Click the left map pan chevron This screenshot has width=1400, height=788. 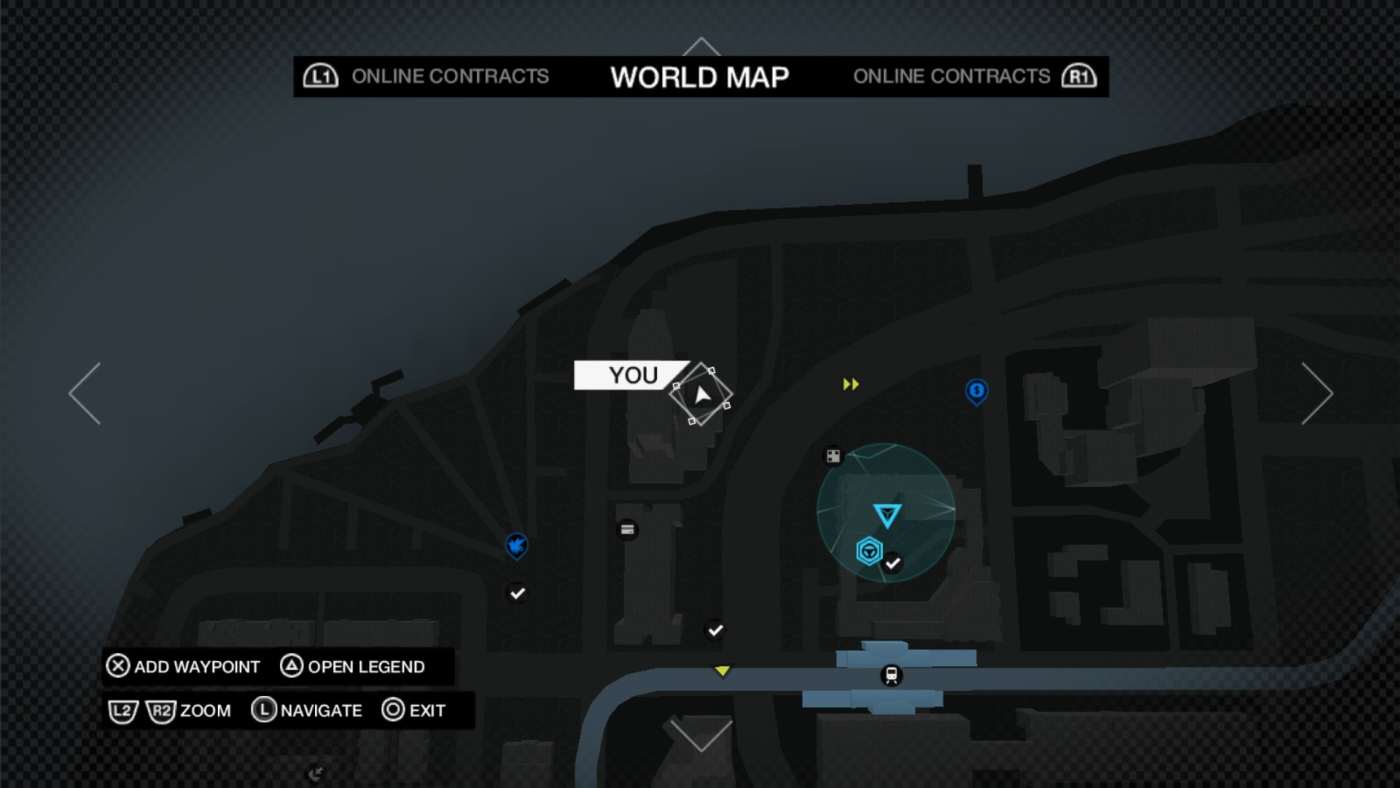(x=85, y=392)
